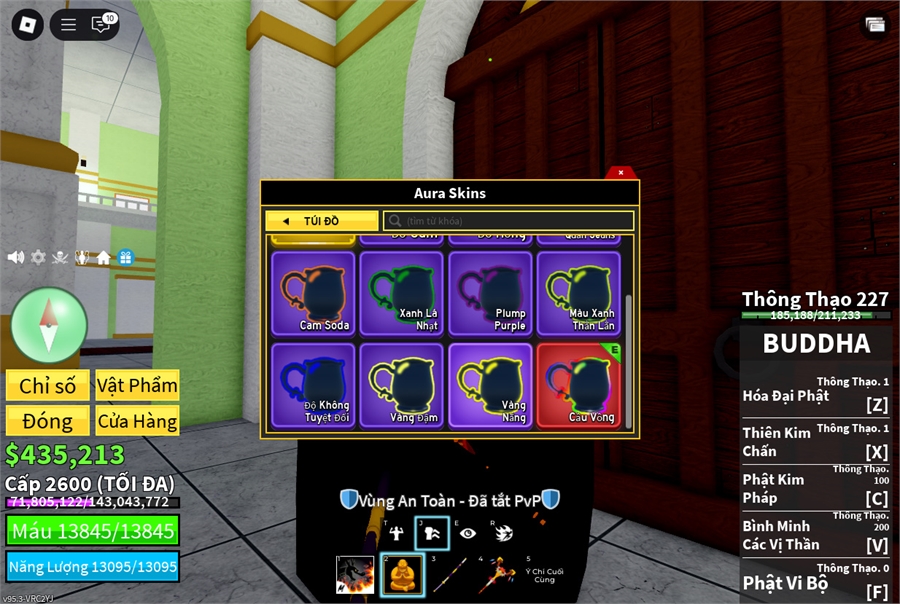The height and width of the screenshot is (604, 900).
Task: Choose the Độ Không Tuyệt Đối aura
Action: (x=313, y=385)
